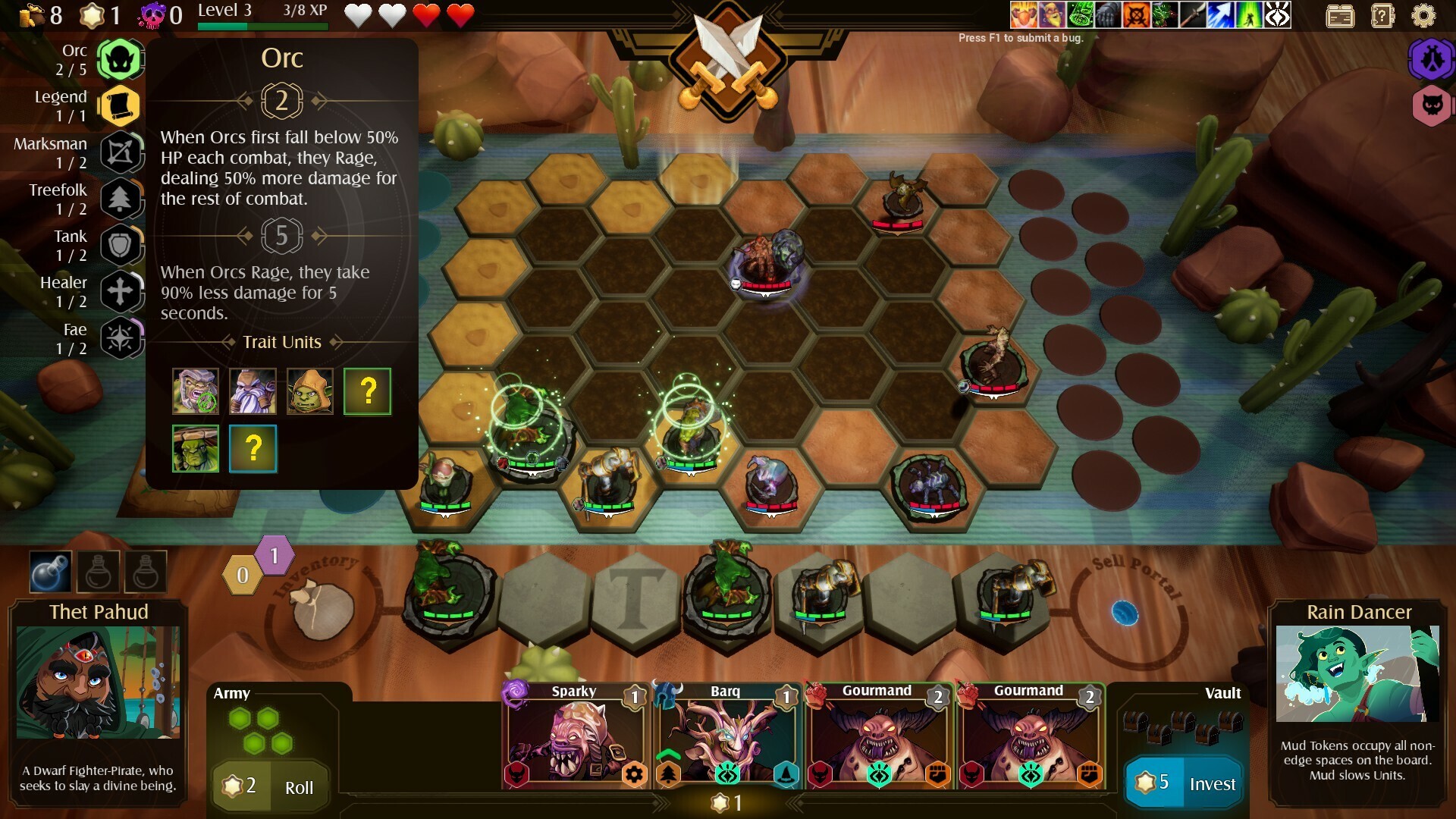This screenshot has width=1456, height=819.
Task: Open the settings gear icon
Action: point(1422,15)
